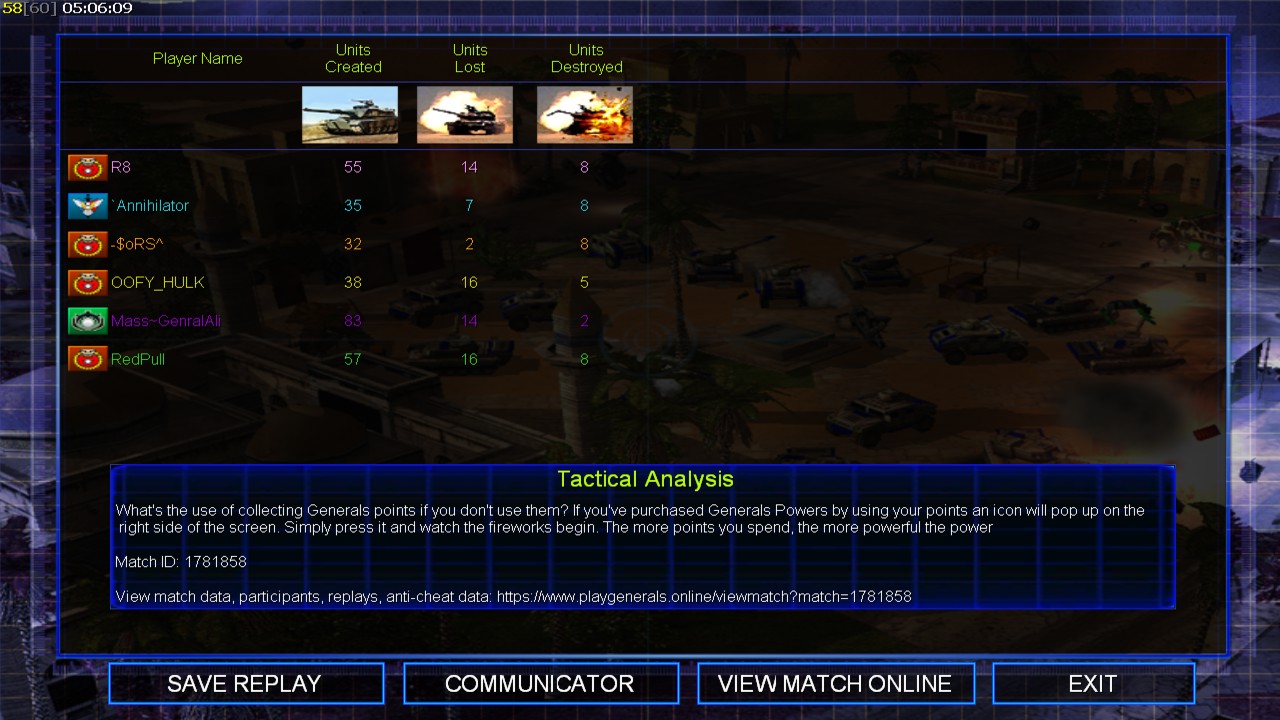Pick the Mass~GenralAli player row
1280x720 pixels.
point(165,321)
